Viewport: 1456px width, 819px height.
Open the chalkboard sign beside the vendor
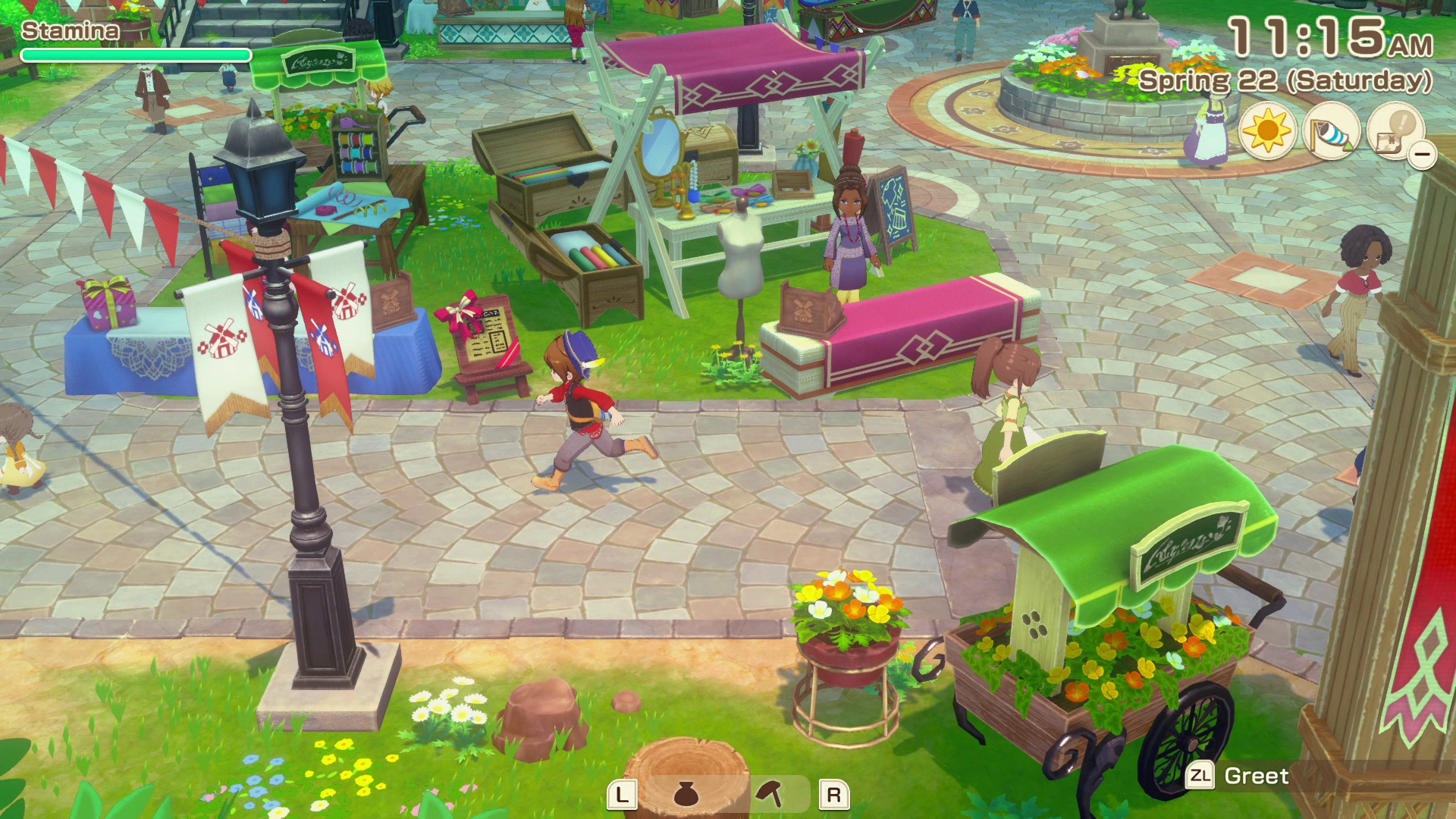point(895,209)
